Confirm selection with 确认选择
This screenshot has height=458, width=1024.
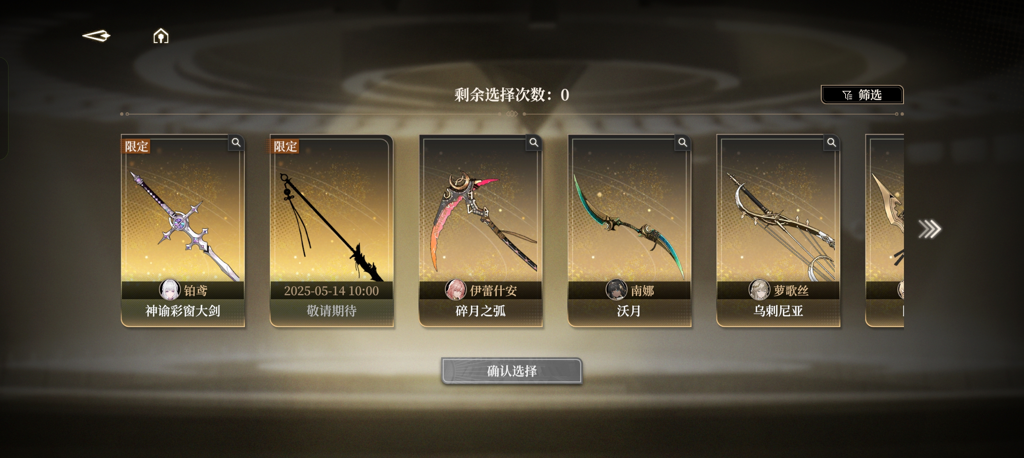tap(512, 371)
